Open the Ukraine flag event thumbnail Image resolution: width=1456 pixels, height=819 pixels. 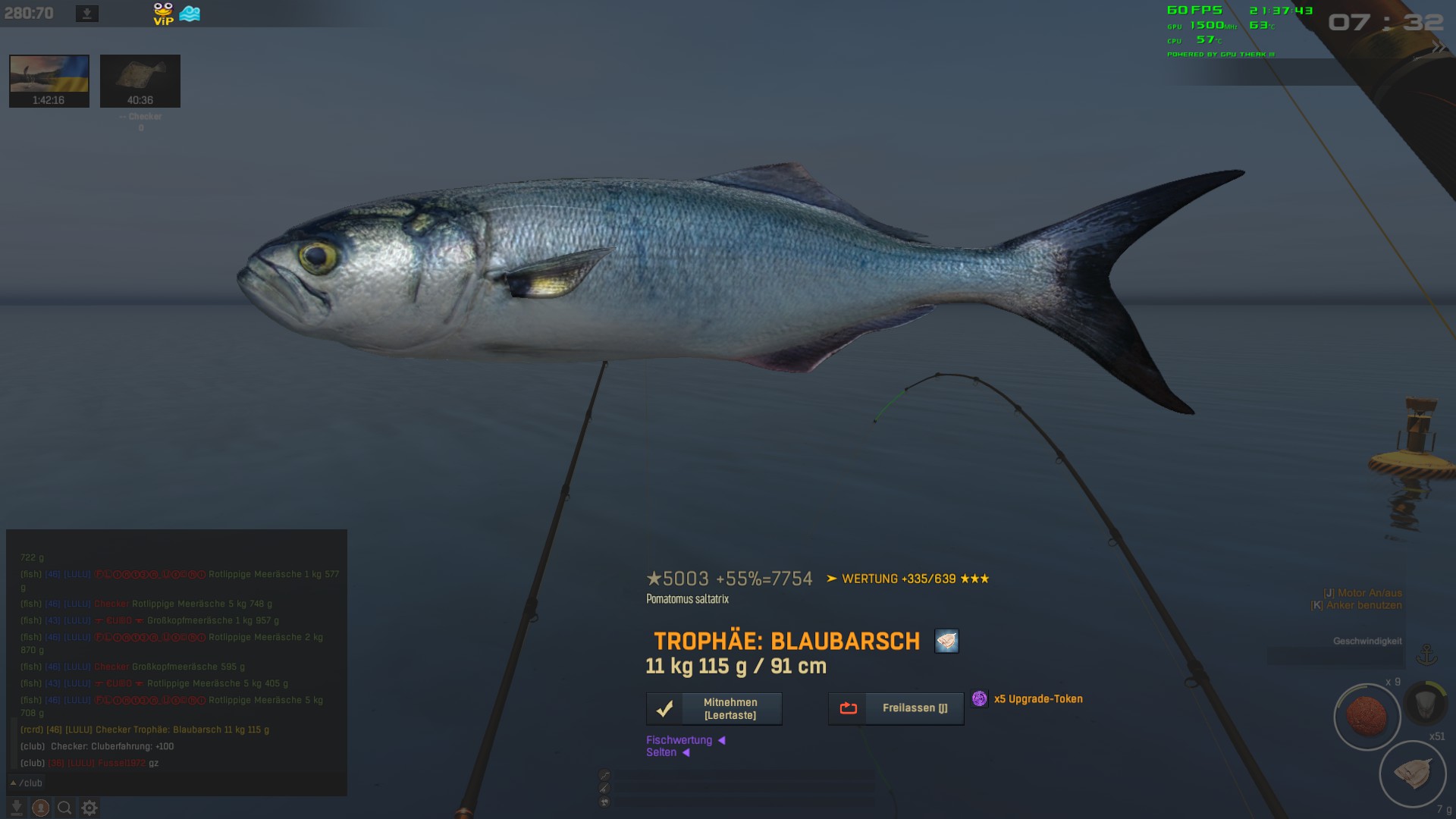point(49,80)
